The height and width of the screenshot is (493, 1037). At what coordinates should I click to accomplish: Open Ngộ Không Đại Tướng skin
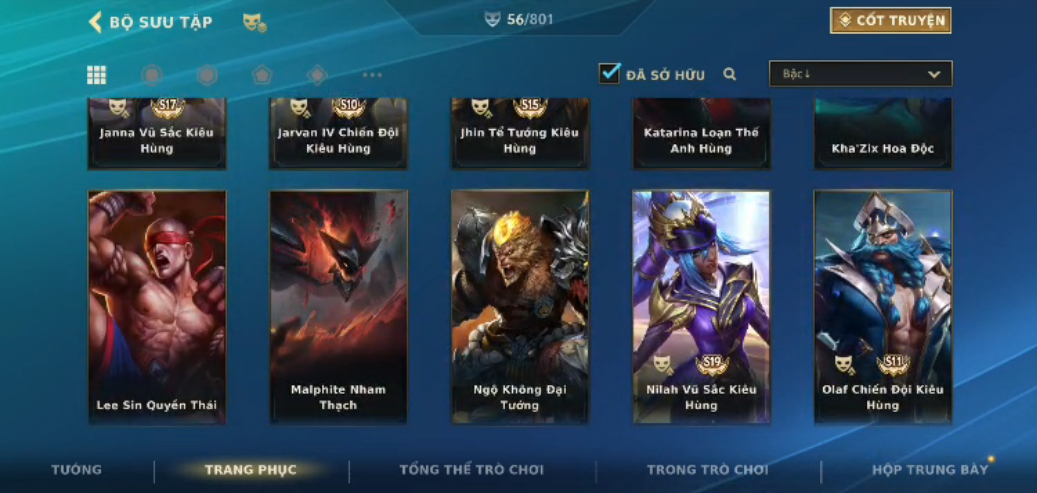[x=520, y=305]
